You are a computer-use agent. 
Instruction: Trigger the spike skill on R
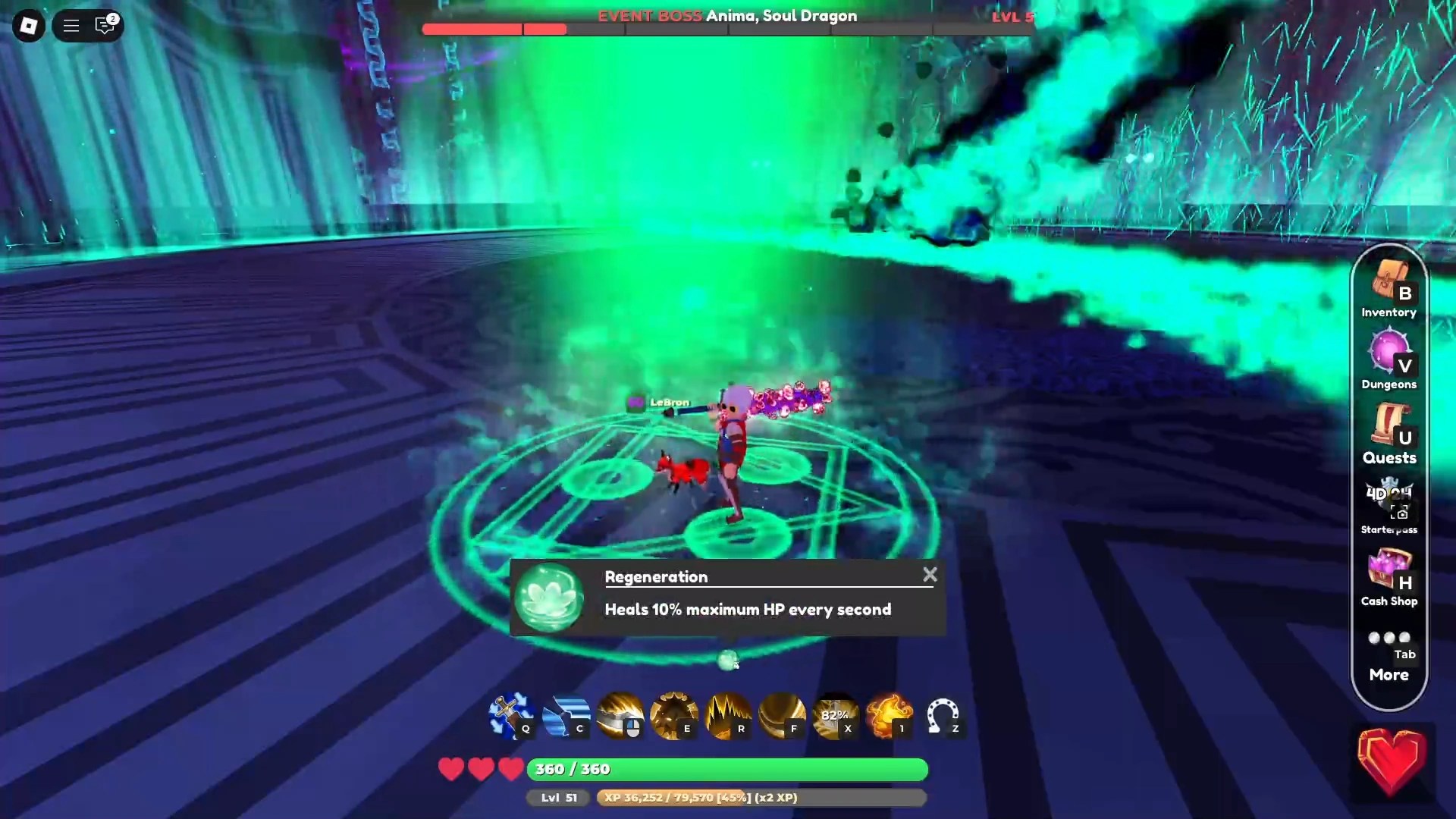729,717
